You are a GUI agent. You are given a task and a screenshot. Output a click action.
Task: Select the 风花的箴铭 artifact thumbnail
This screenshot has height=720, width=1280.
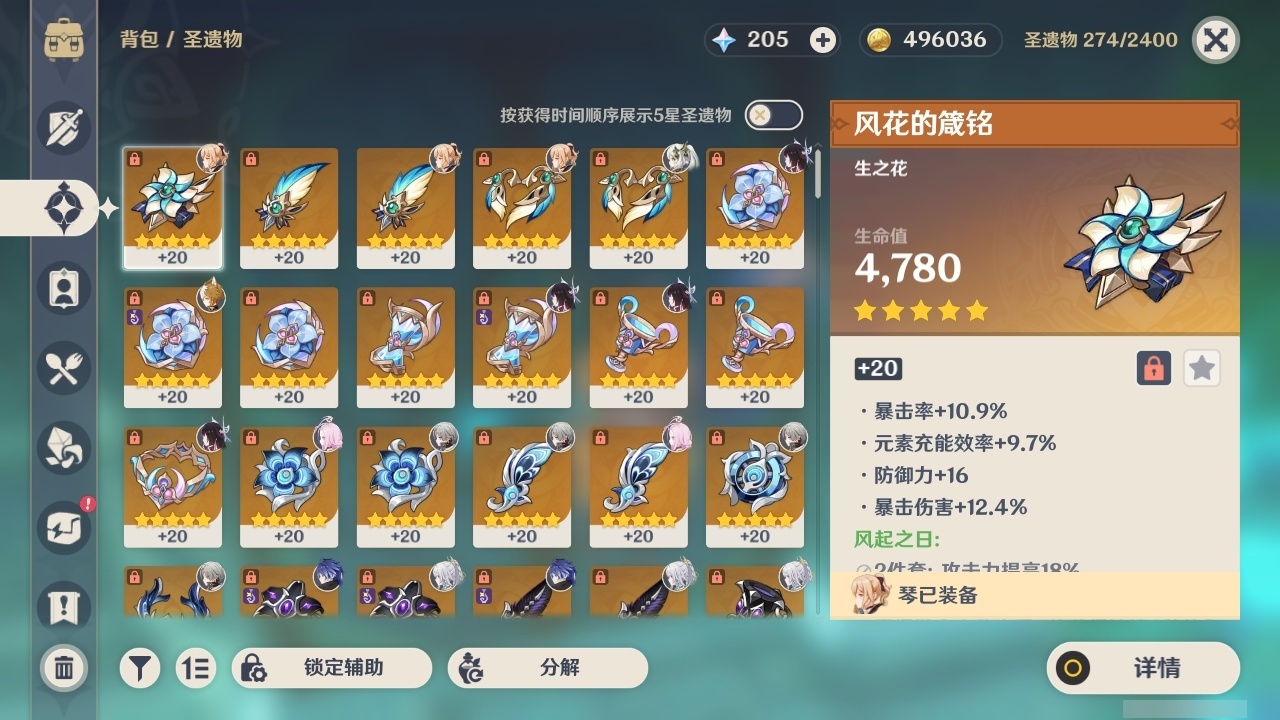point(172,208)
